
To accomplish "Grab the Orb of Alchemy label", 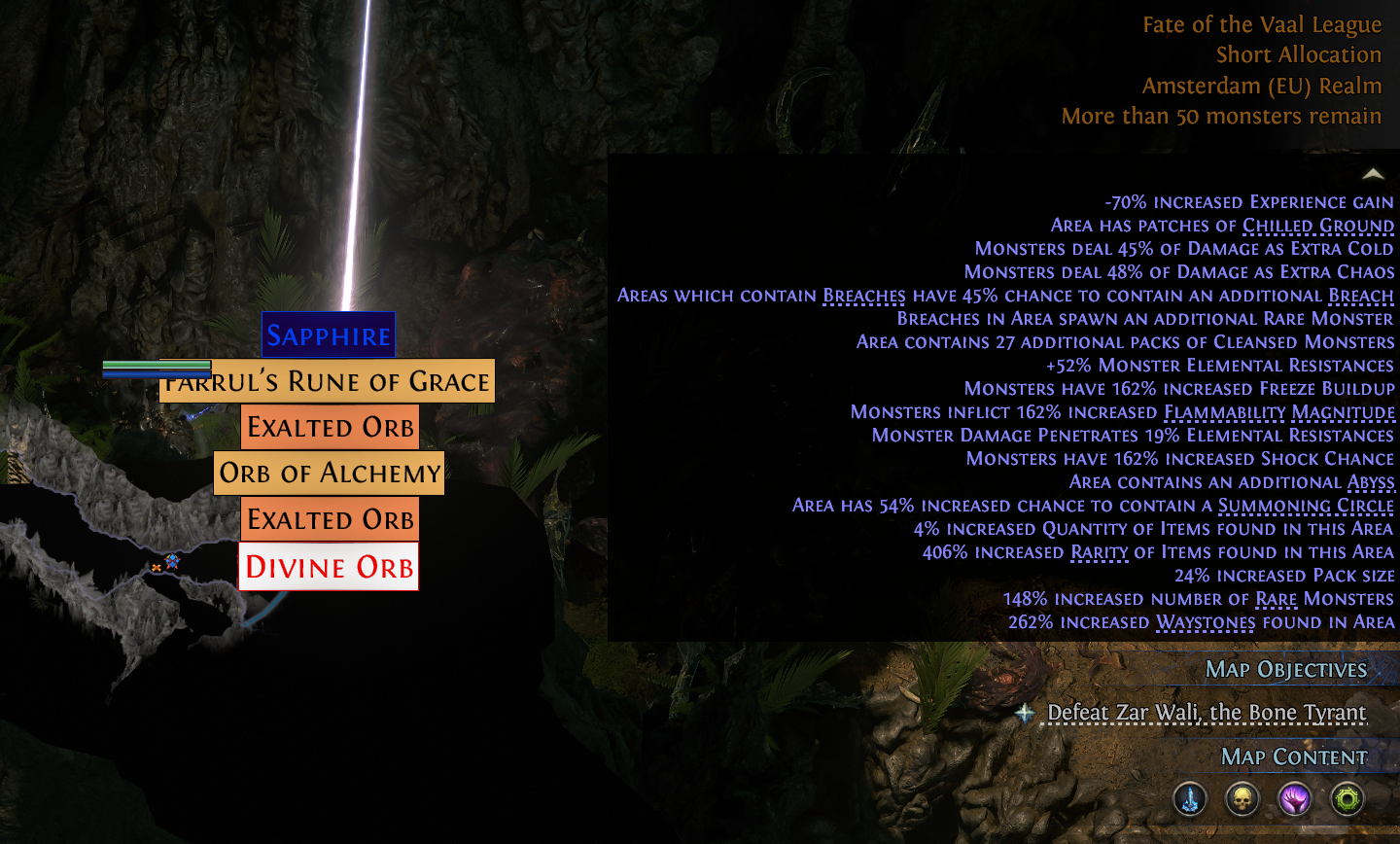I will (329, 474).
